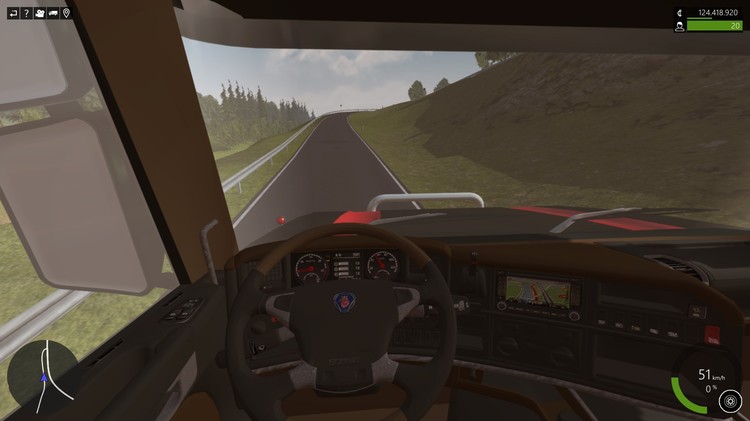Click the return arrow icon
This screenshot has width=750, height=421.
point(13,13)
